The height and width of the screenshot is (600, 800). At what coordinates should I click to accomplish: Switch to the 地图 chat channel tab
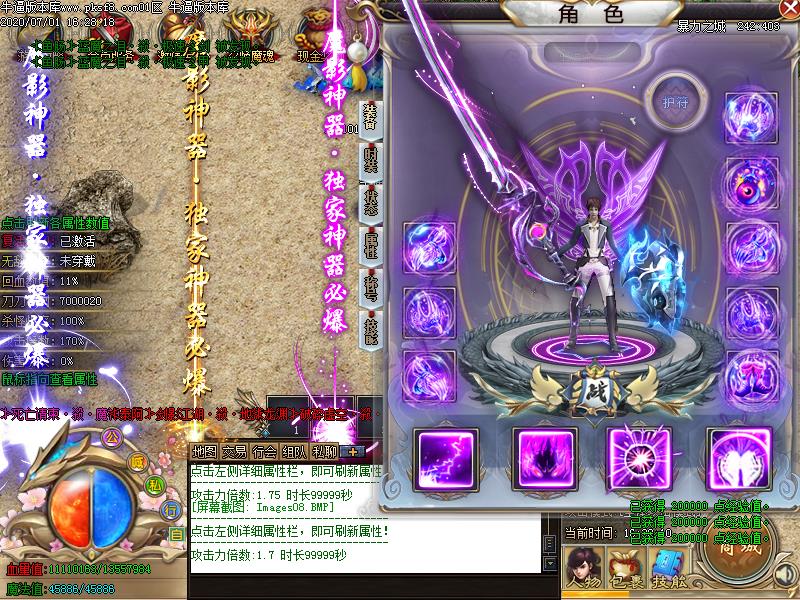[204, 452]
